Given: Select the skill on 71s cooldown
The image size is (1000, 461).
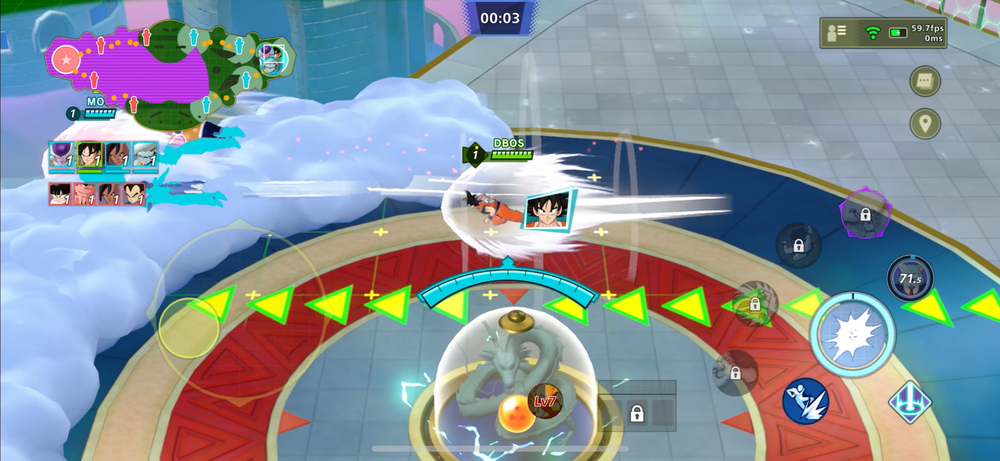Looking at the screenshot, I should (909, 278).
